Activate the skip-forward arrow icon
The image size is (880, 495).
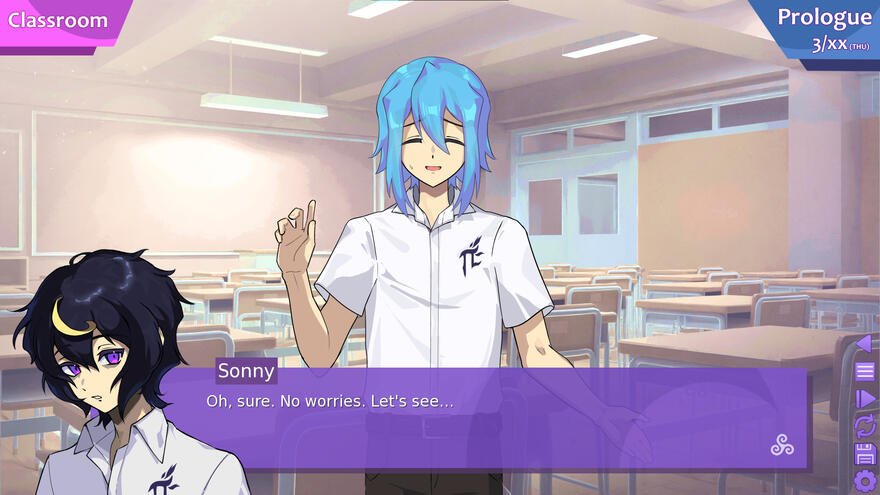click(x=865, y=399)
